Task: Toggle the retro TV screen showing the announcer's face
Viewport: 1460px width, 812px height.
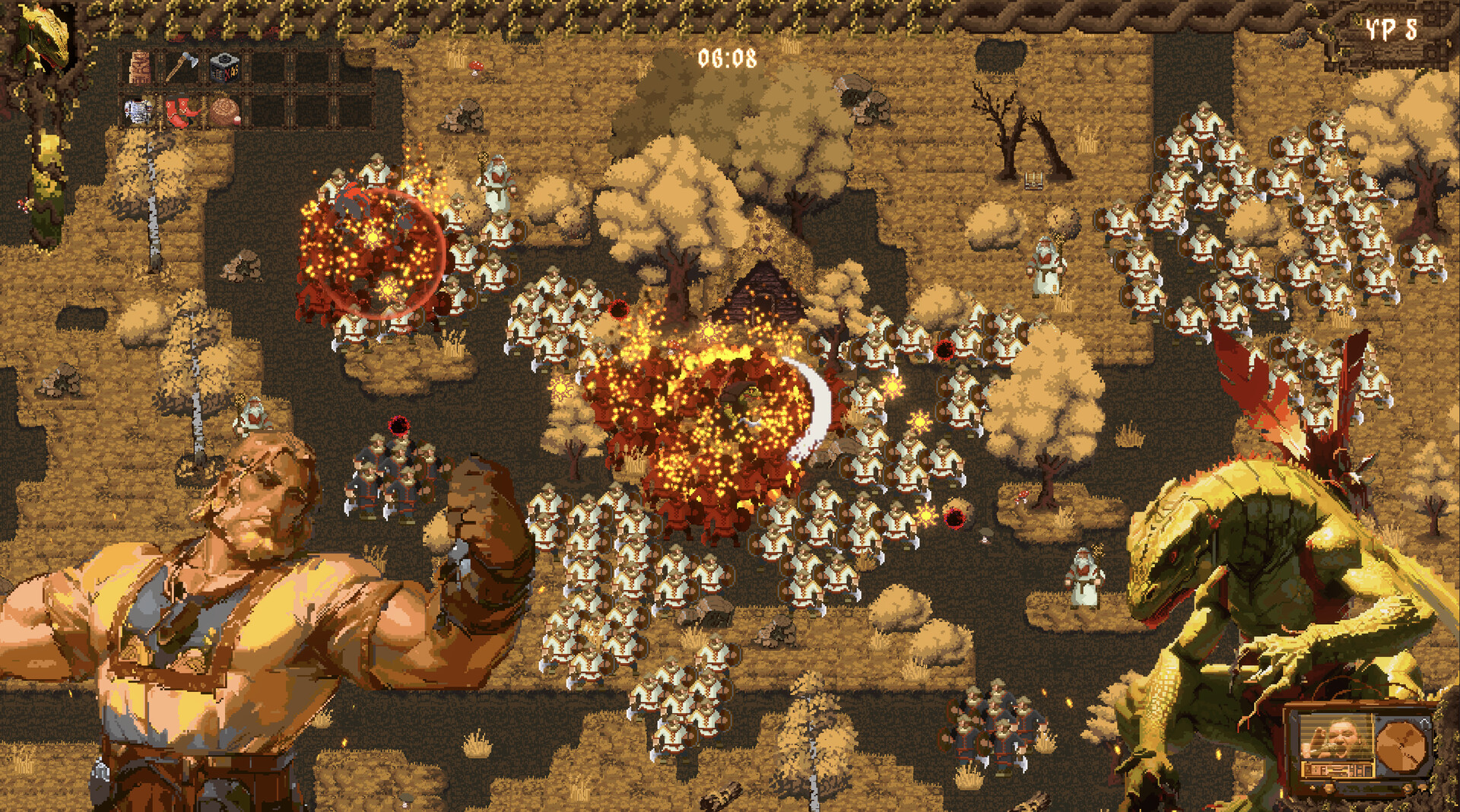Action: tap(1337, 737)
